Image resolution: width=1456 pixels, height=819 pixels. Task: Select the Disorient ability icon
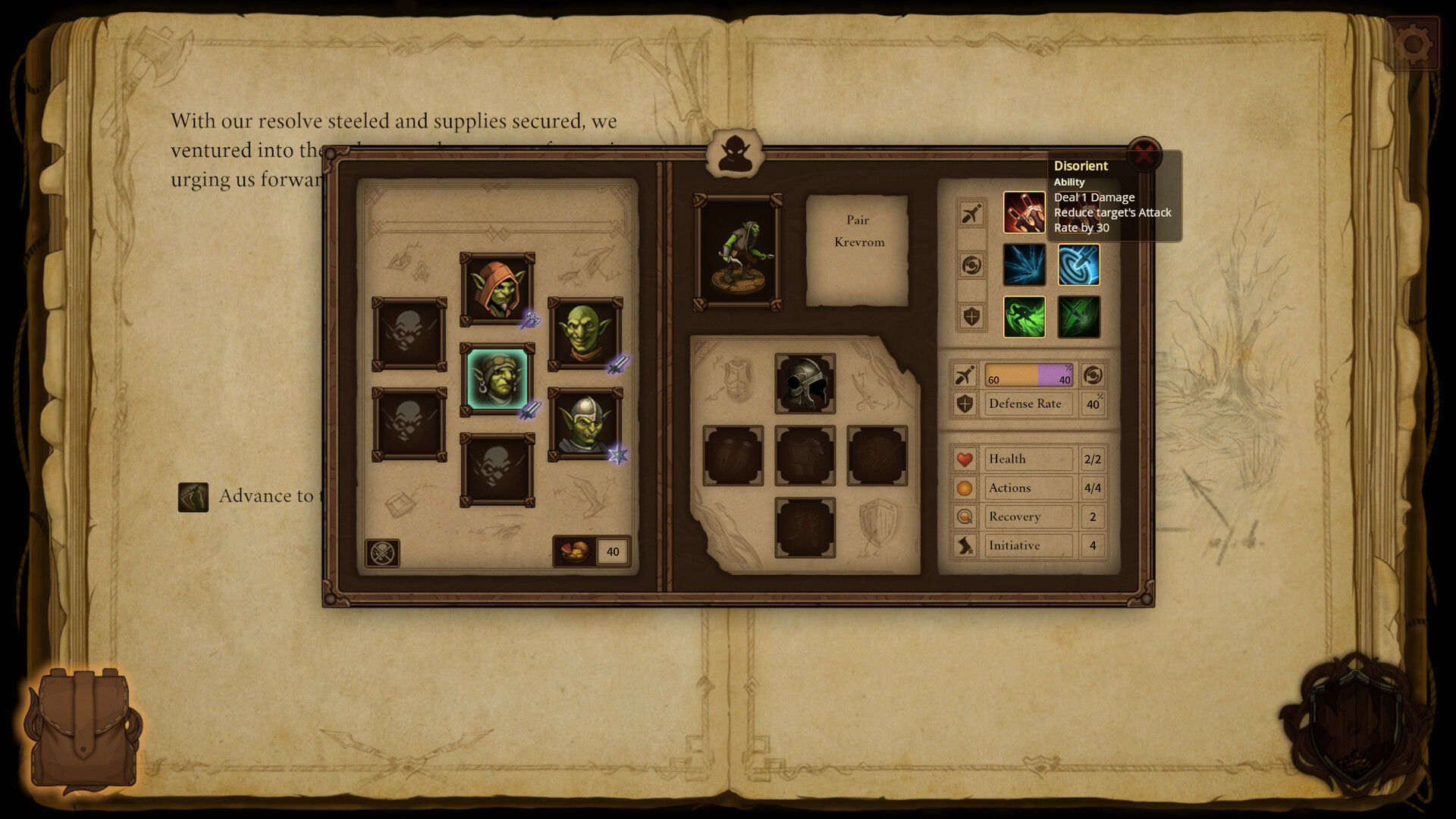coord(1025,212)
